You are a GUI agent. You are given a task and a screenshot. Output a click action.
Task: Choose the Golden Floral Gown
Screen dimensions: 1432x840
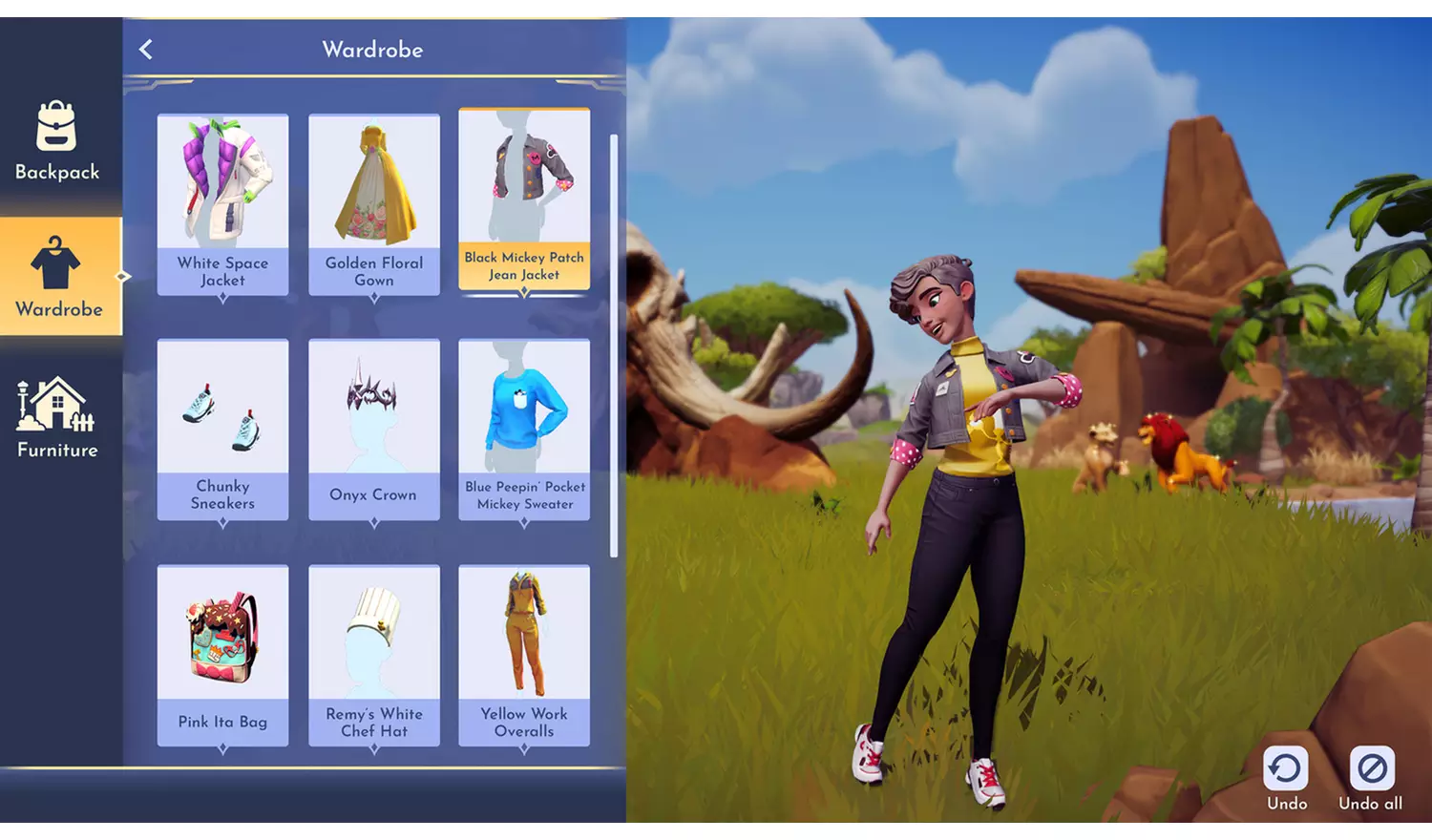click(x=374, y=203)
